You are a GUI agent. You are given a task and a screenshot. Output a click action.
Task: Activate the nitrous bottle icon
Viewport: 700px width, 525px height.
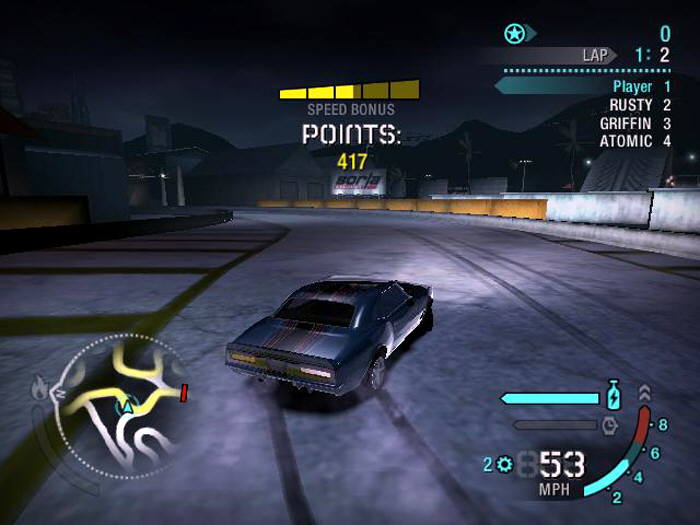(612, 395)
